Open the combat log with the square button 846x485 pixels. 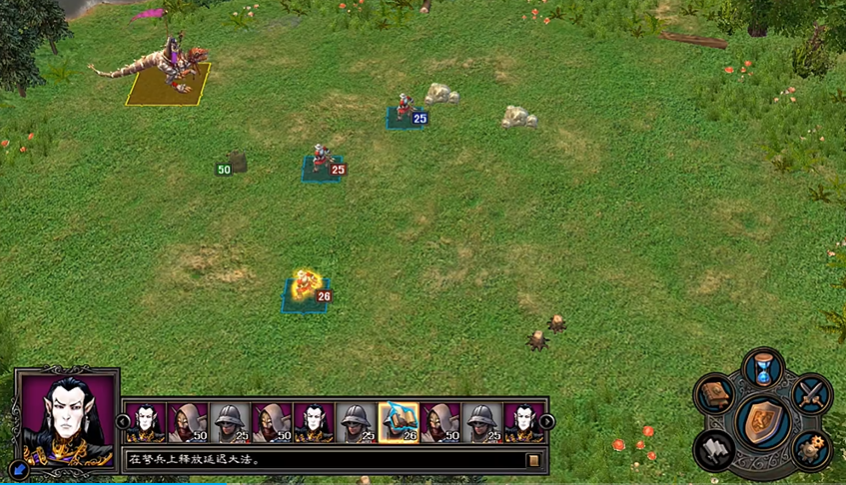coord(534,460)
